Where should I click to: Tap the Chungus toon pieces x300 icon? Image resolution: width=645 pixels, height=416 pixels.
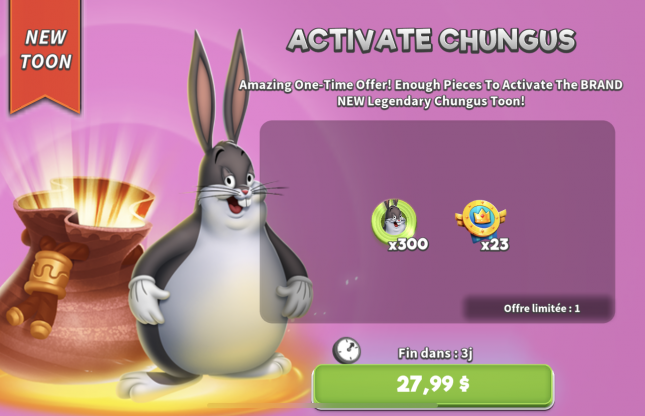394,219
